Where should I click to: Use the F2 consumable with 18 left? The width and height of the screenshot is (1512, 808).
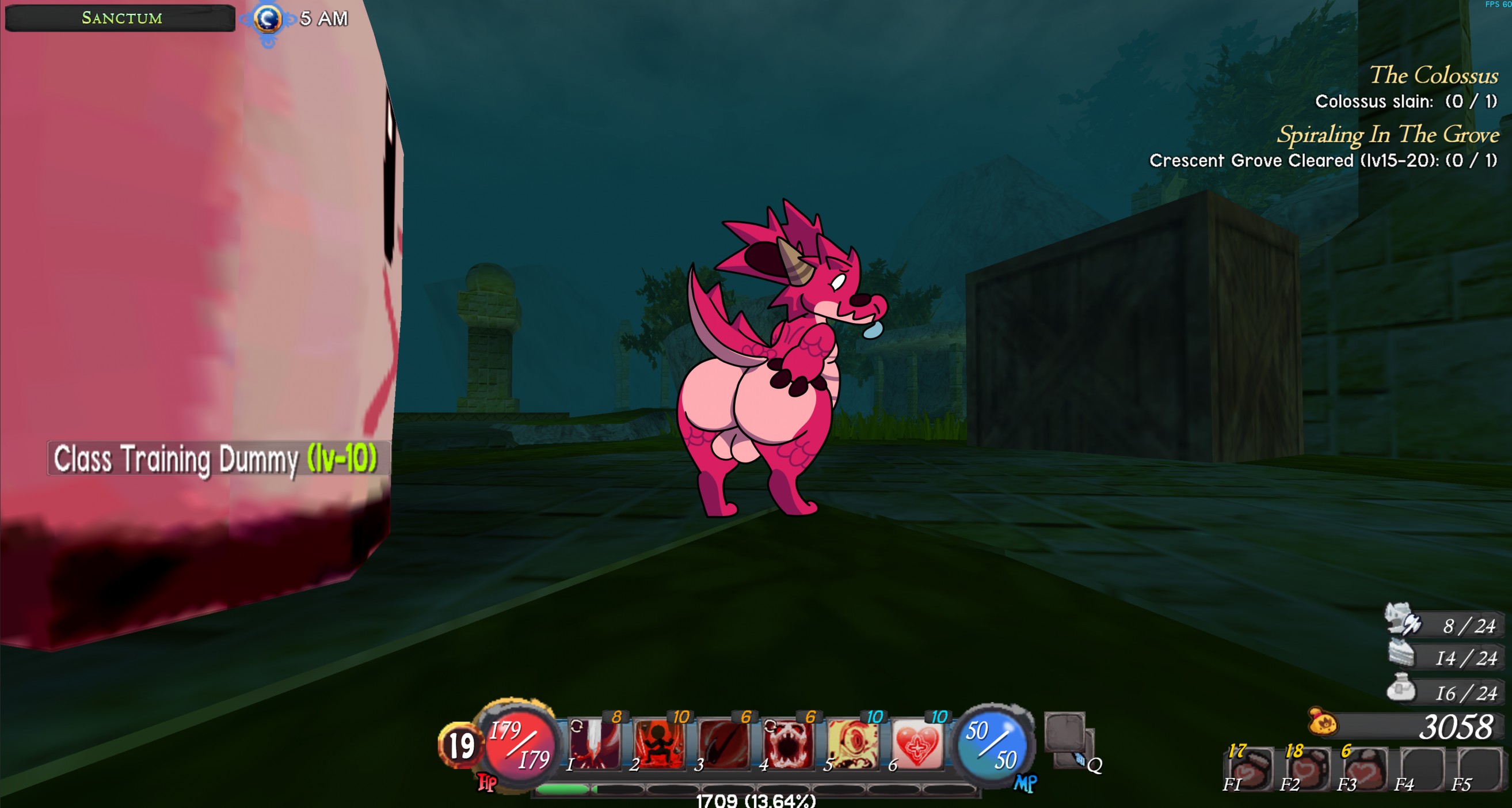(x=1307, y=769)
